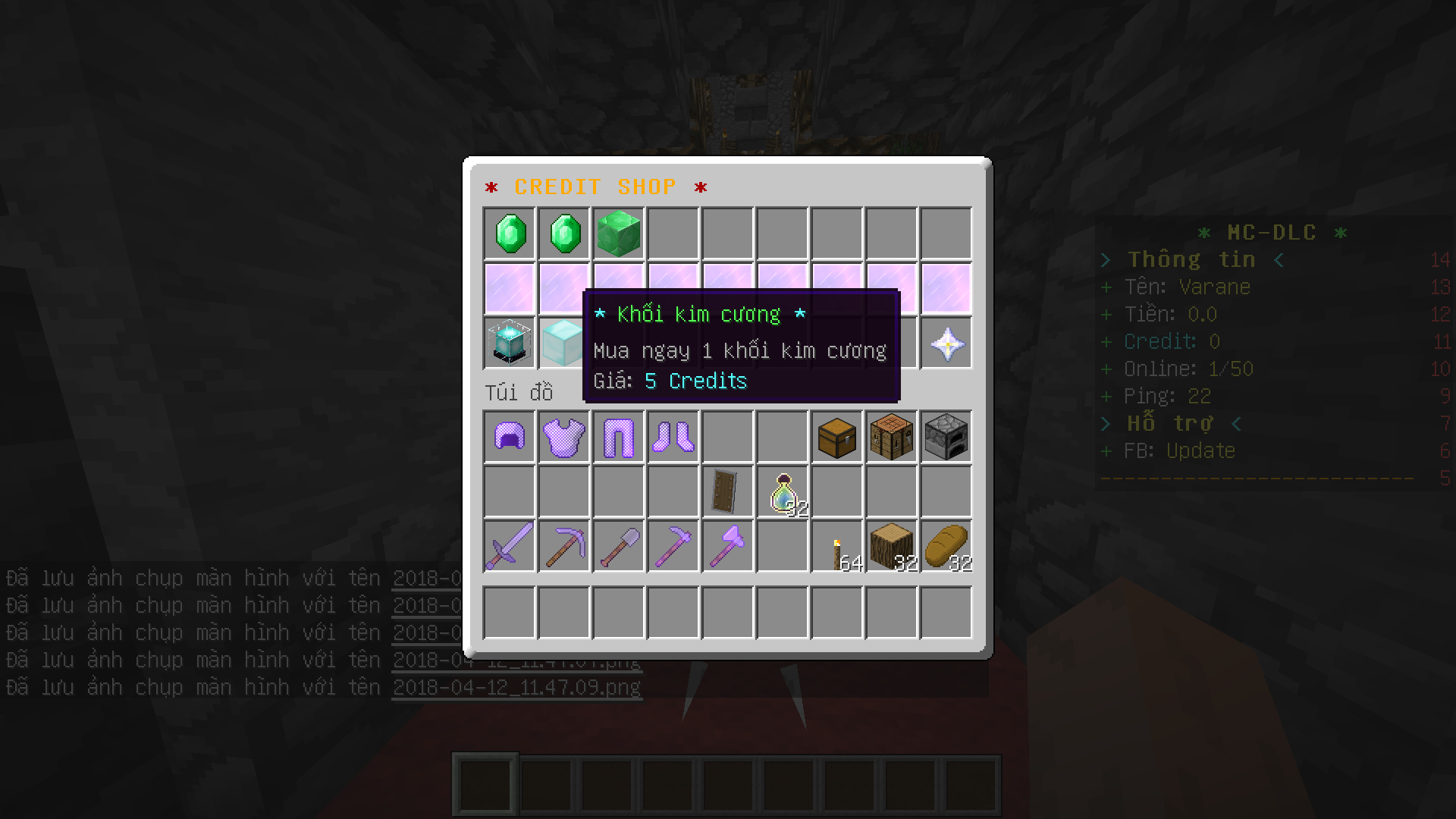Viewport: 1456px width, 819px height.
Task: Select the purple axe slot
Action: (x=728, y=546)
